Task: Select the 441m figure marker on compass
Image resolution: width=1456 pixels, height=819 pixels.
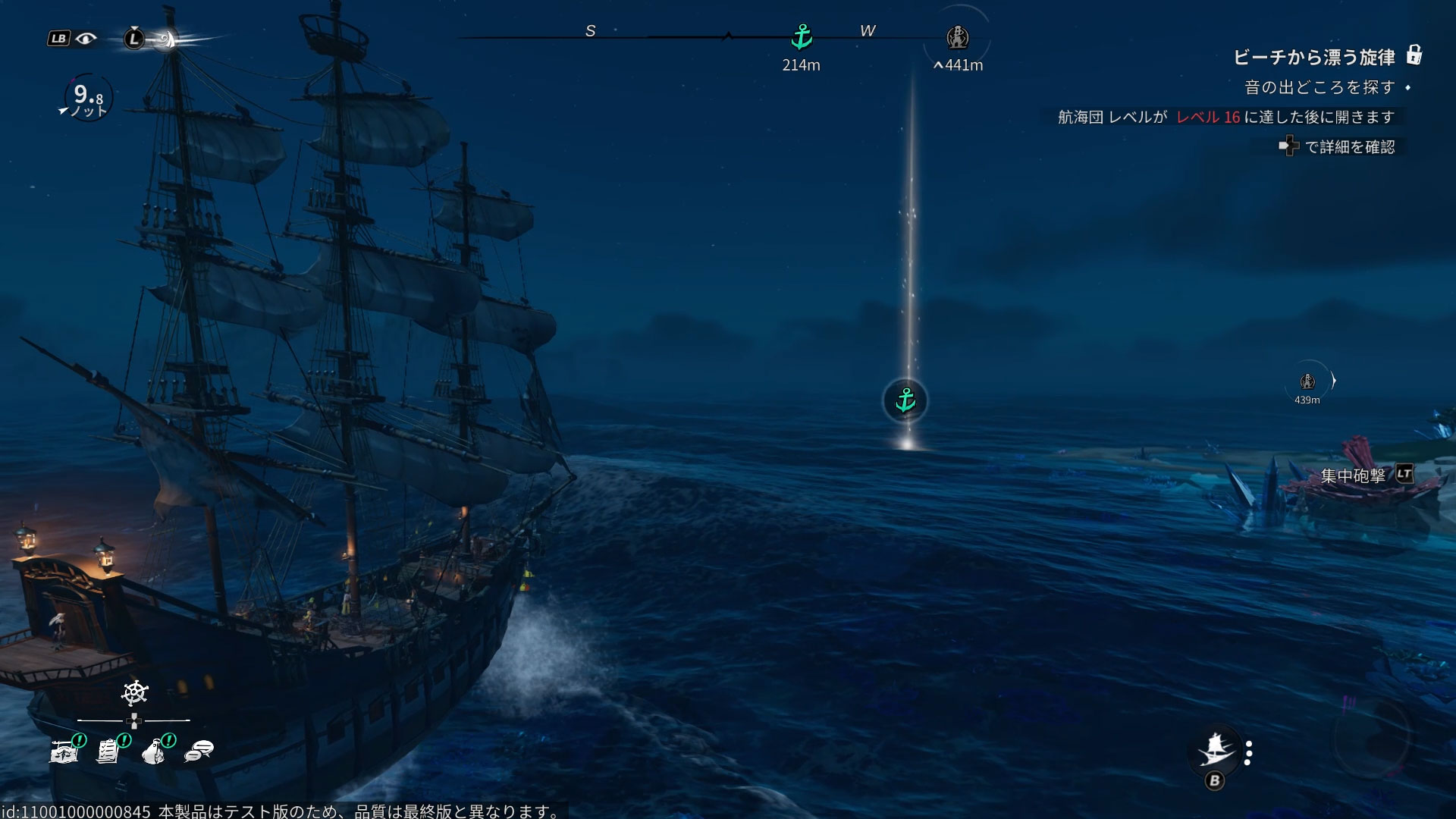Action: tap(958, 37)
